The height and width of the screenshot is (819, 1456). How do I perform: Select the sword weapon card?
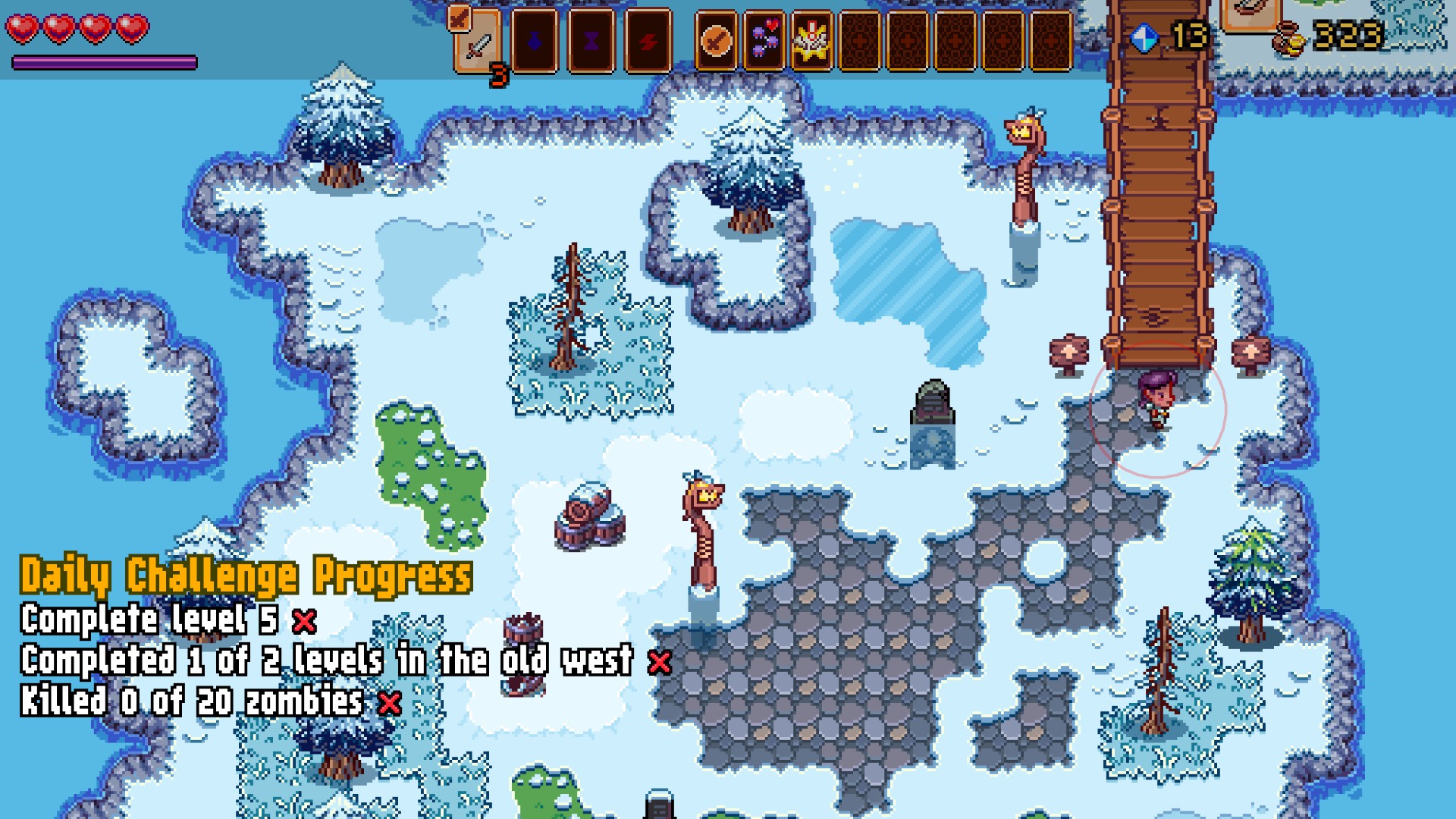click(x=478, y=42)
